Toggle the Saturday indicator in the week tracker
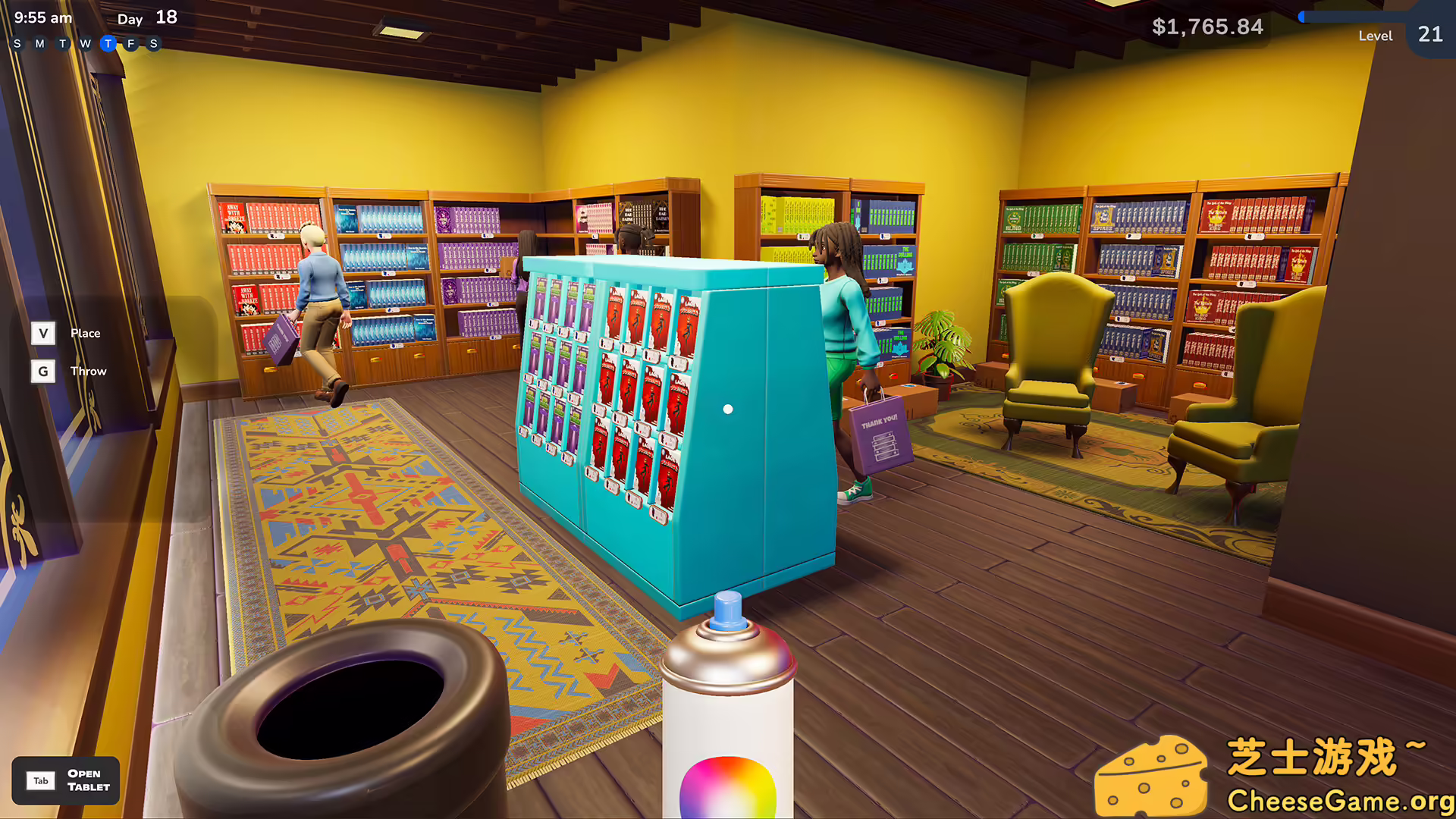The height and width of the screenshot is (819, 1456). pos(153,43)
